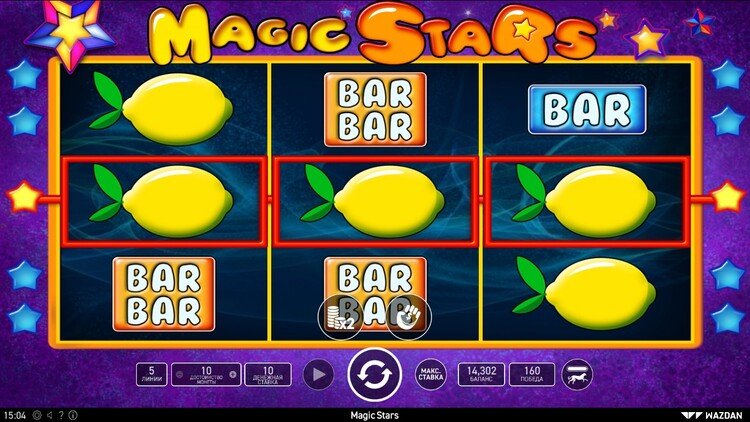Increase coin value with the plus button
The height and width of the screenshot is (422, 750).
(234, 375)
